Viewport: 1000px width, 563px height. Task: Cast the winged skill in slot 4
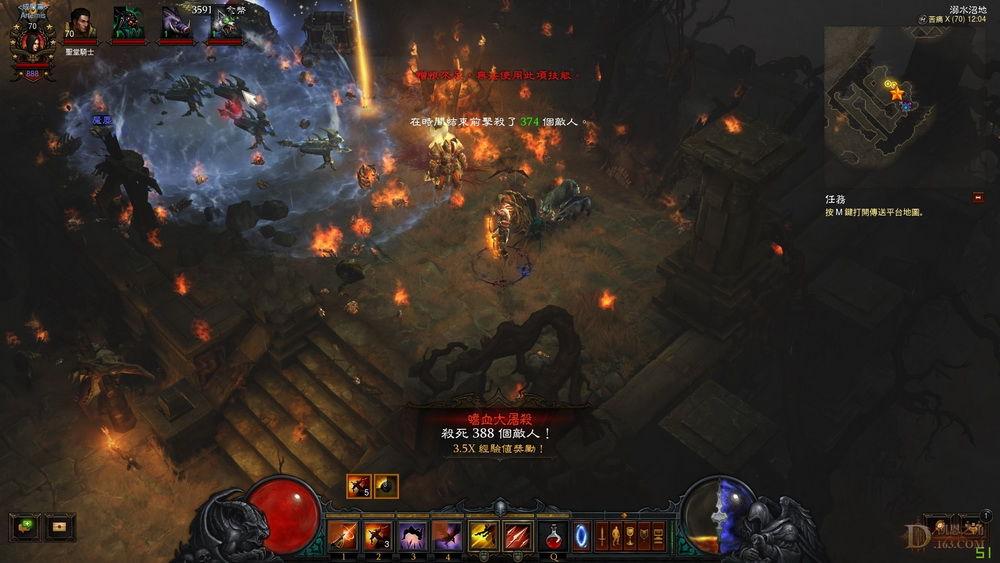(446, 535)
